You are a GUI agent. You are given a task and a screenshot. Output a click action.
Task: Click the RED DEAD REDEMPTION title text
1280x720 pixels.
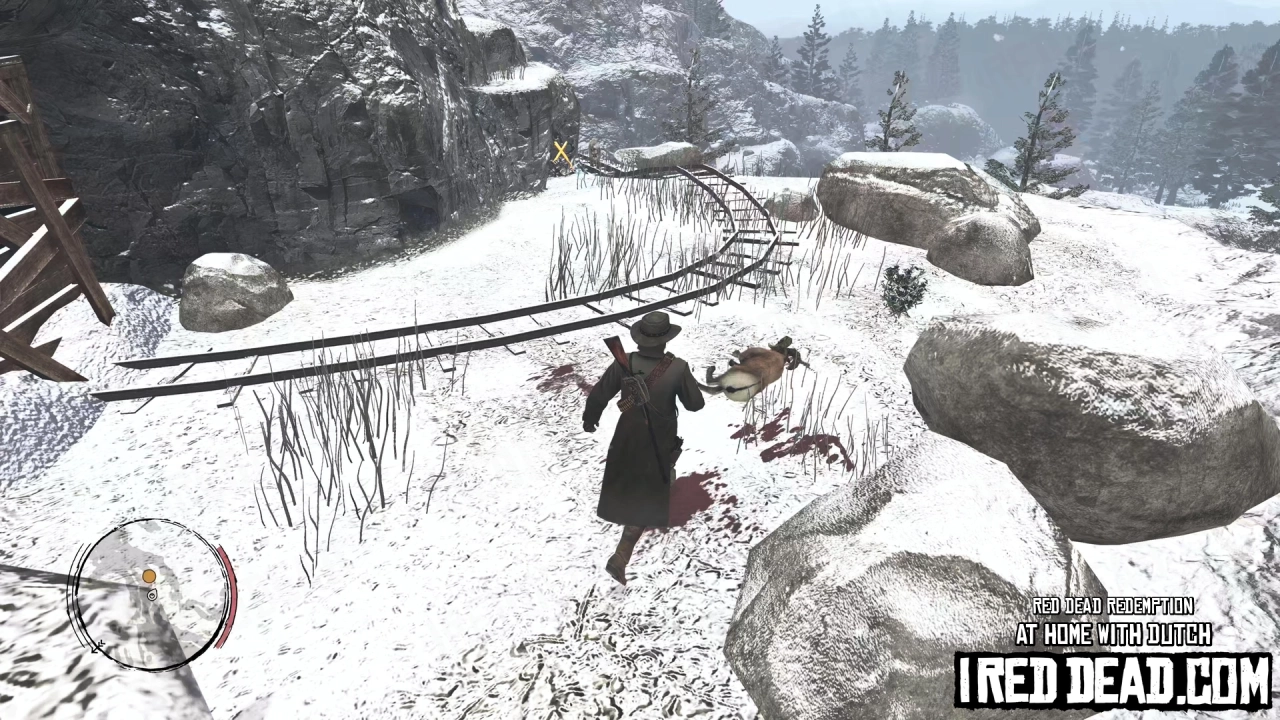(x=1113, y=606)
